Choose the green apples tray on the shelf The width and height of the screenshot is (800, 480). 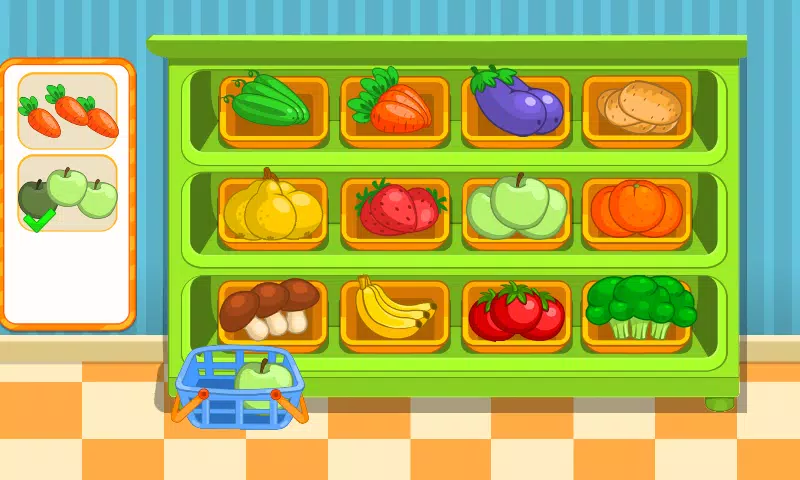coord(516,208)
